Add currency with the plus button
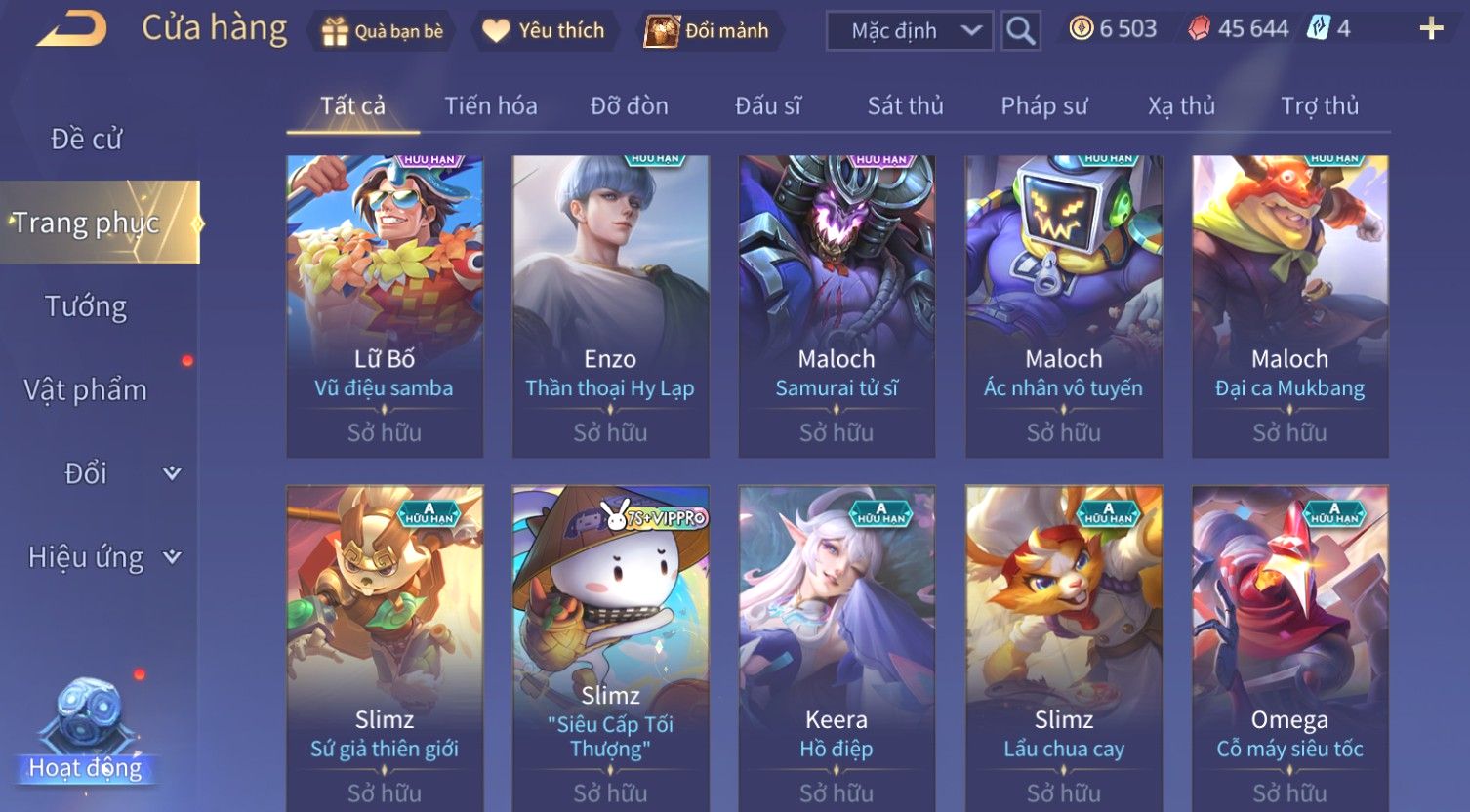1470x812 pixels. [x=1431, y=29]
